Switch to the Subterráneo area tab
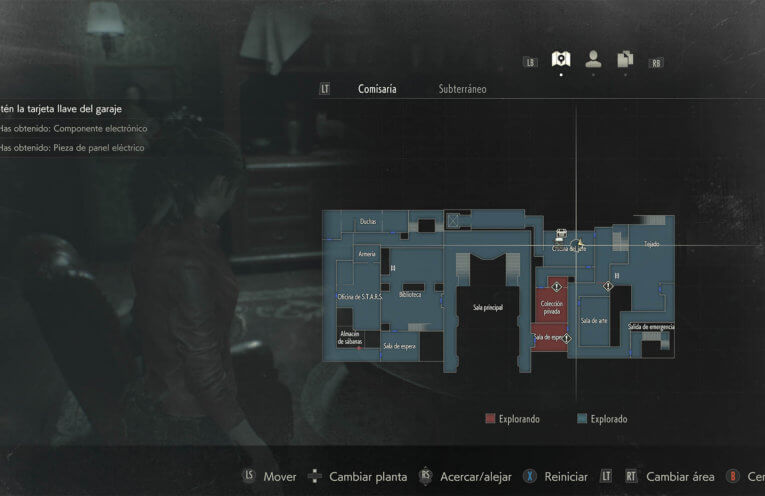 [462, 89]
